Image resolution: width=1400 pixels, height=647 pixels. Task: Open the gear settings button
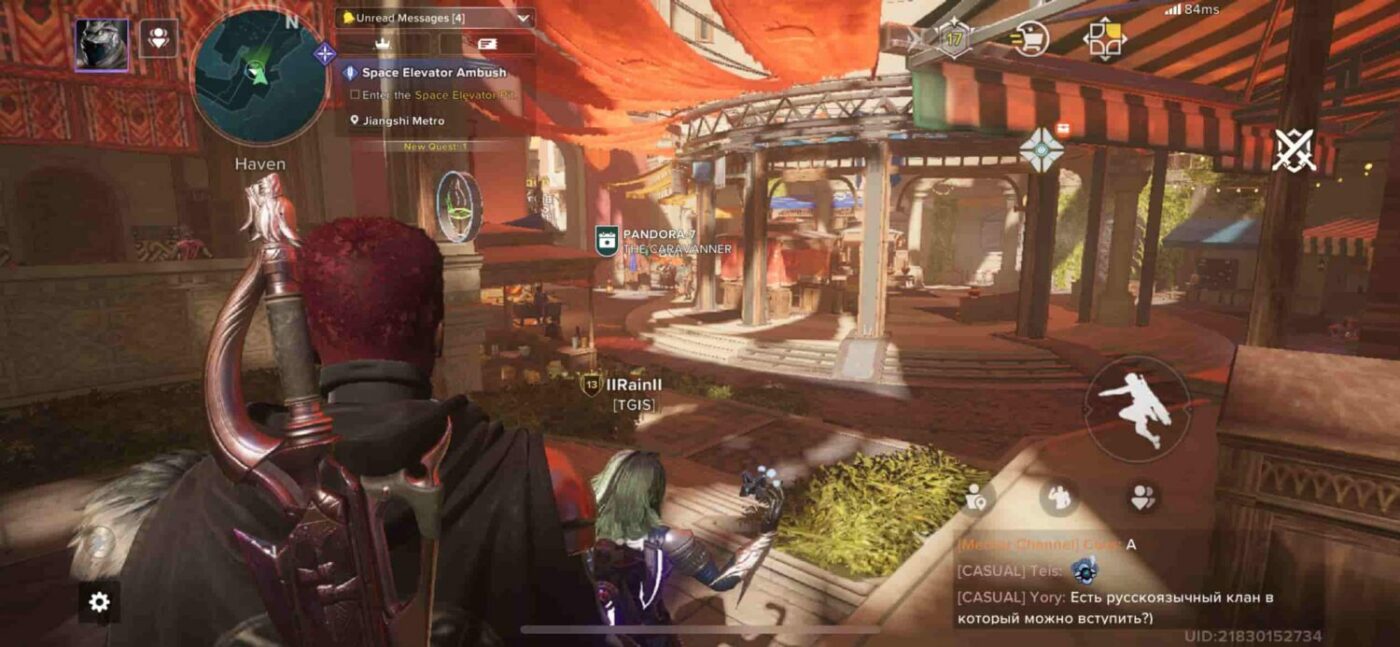(99, 602)
